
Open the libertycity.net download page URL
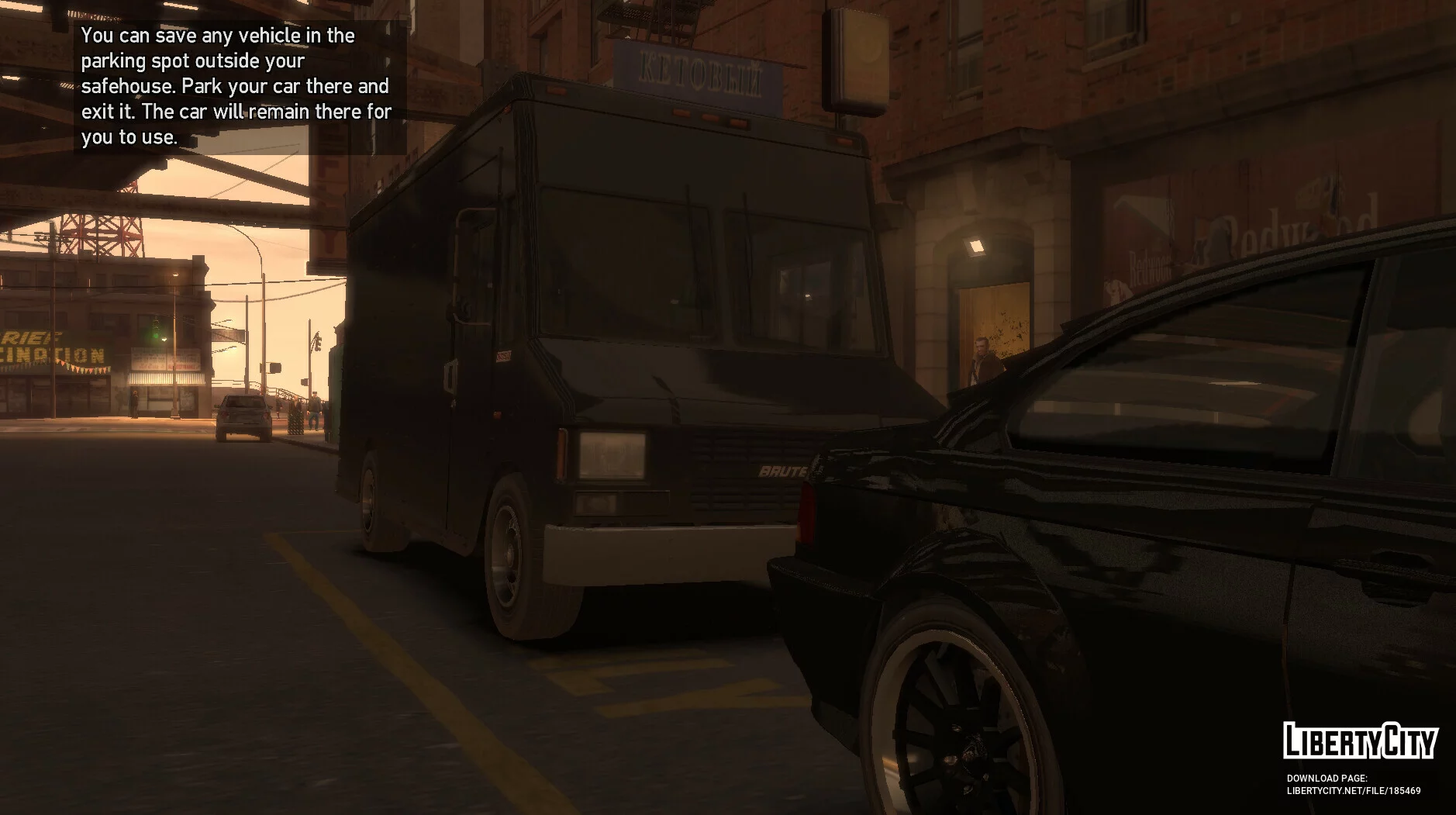[1353, 791]
